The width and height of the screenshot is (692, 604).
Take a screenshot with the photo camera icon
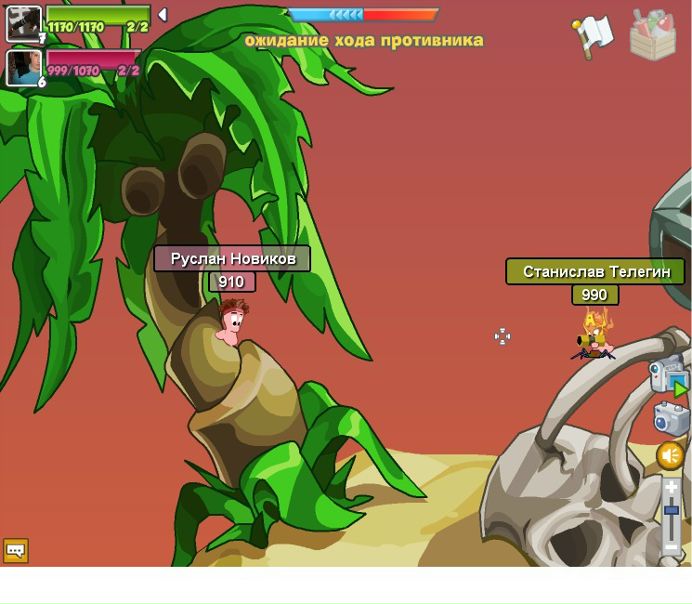670,418
